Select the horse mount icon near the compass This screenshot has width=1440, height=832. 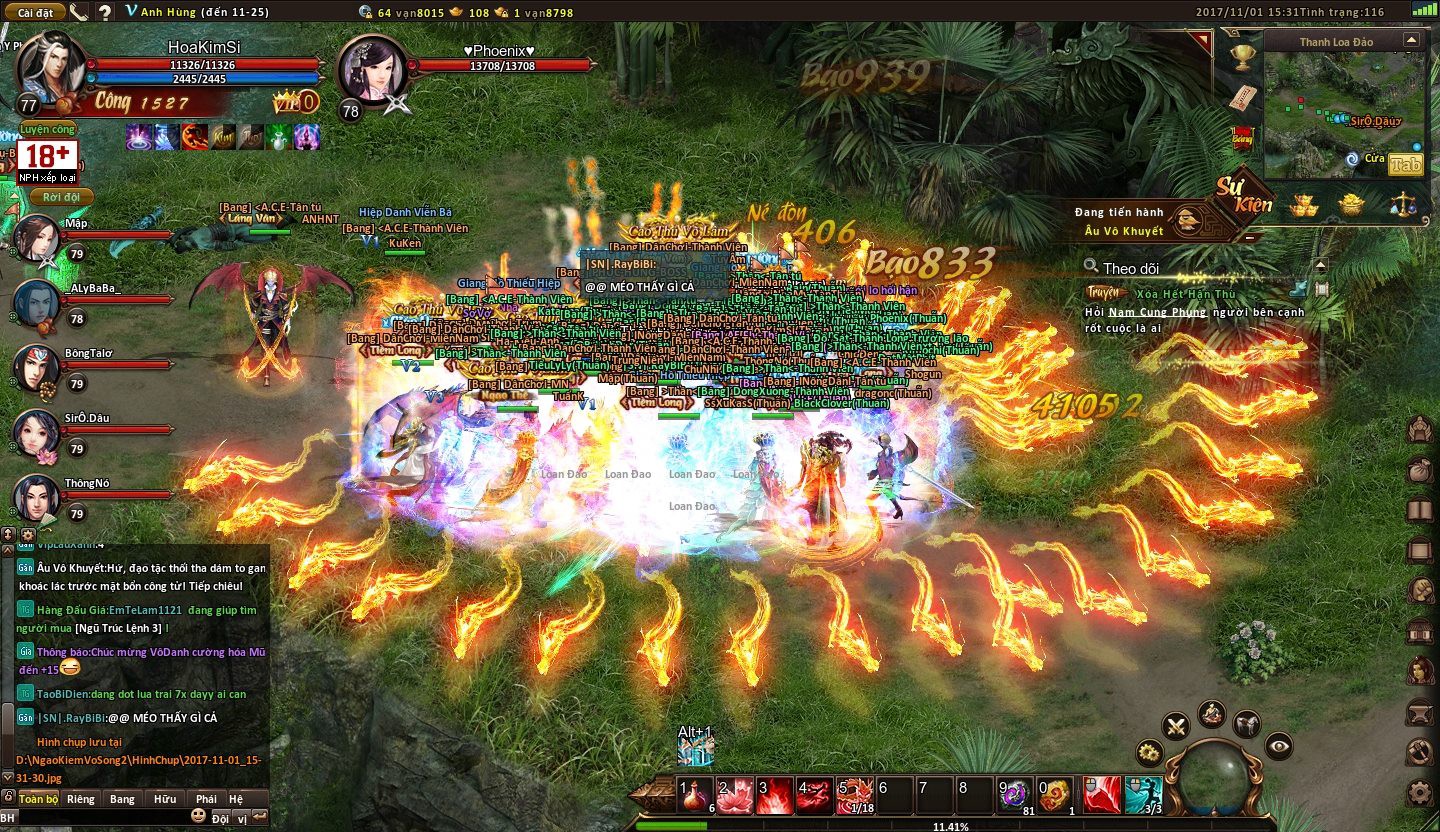point(1247,725)
